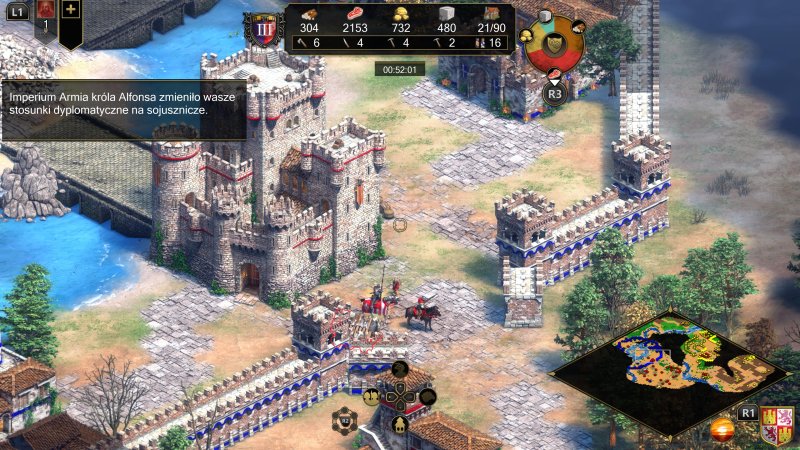Select the food resource icon

(x=354, y=14)
